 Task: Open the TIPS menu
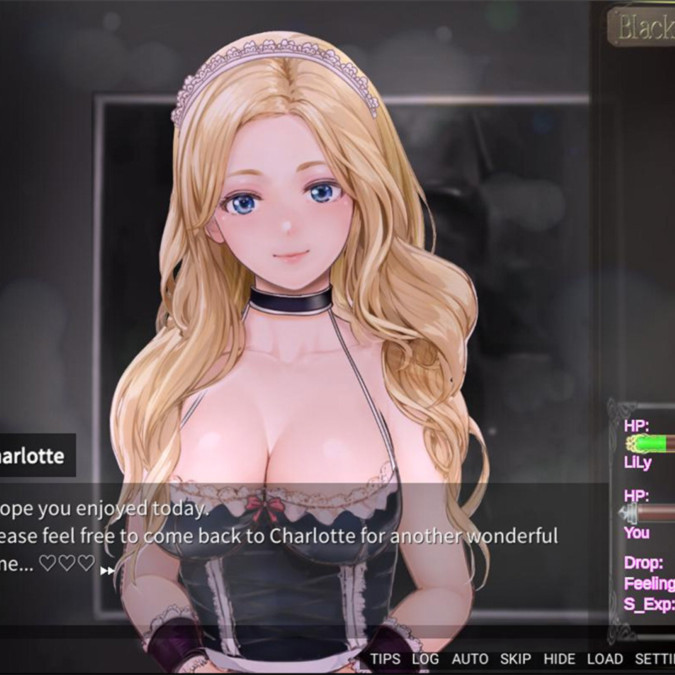[x=385, y=659]
